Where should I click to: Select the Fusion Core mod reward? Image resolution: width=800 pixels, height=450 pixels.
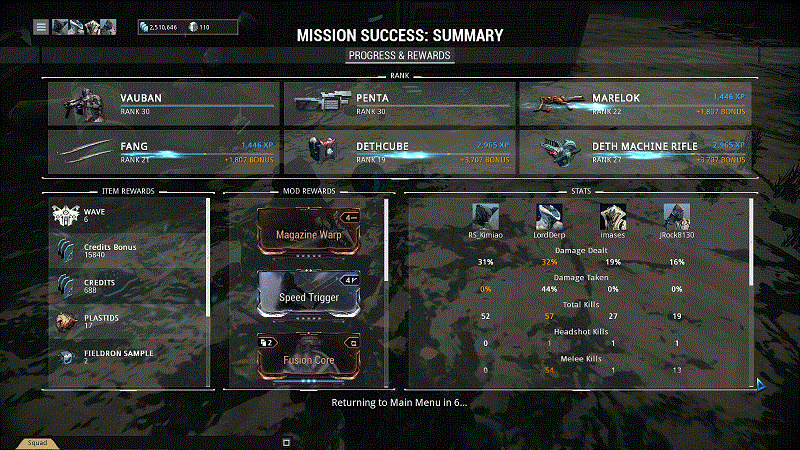click(308, 359)
